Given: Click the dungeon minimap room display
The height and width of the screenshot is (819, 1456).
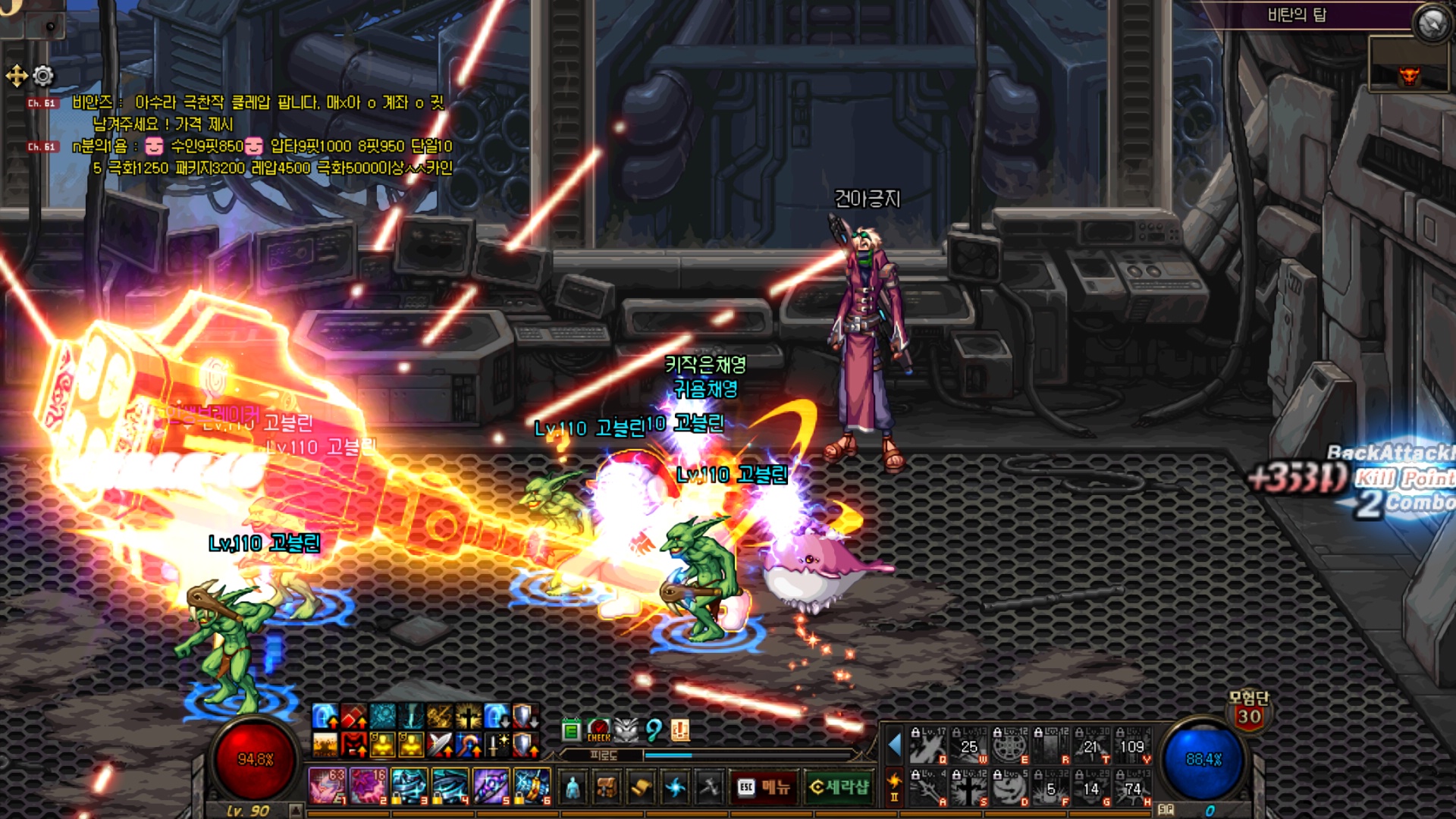Looking at the screenshot, I should point(1409,64).
